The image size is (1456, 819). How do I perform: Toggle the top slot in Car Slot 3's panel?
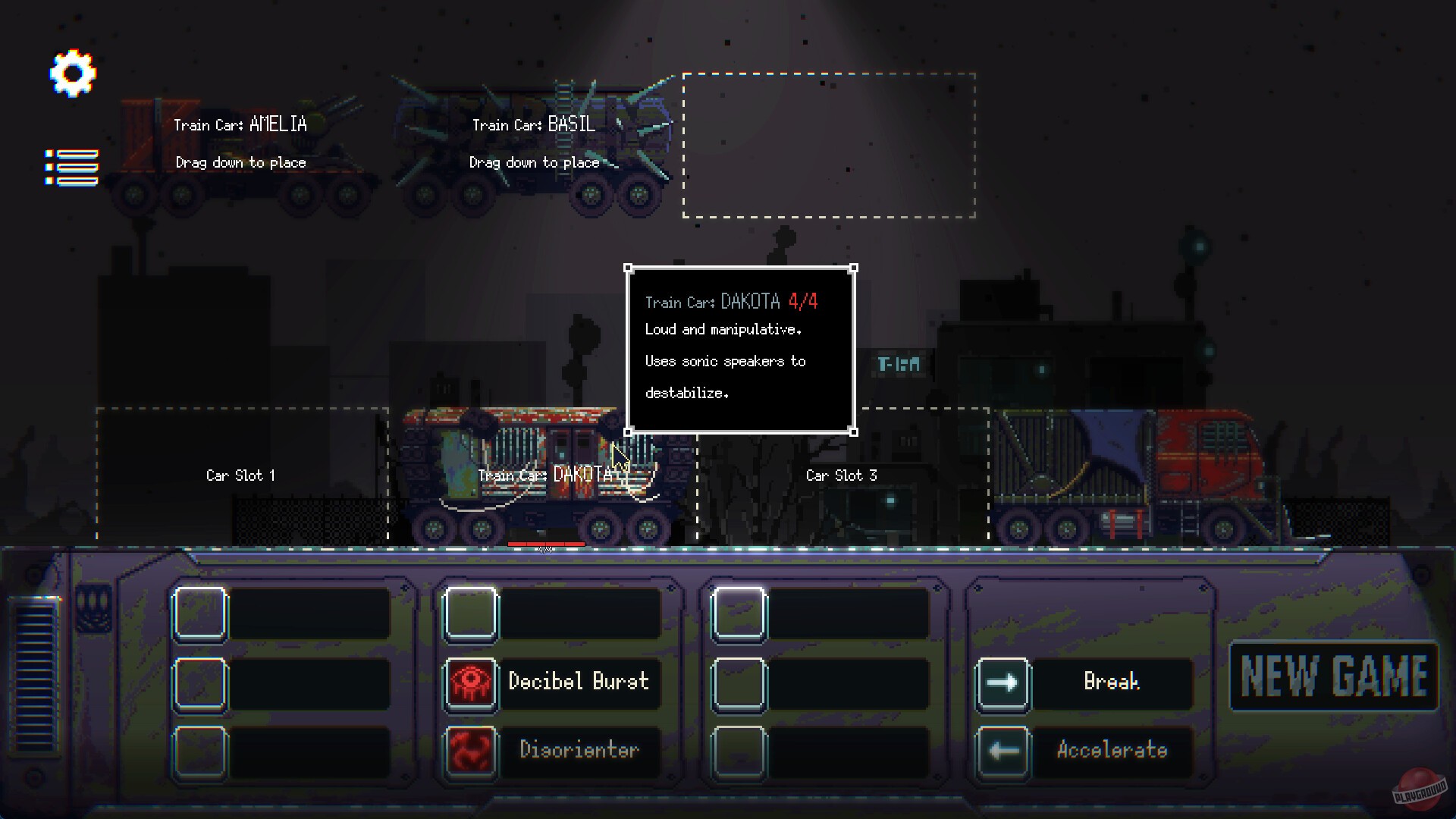tap(739, 613)
